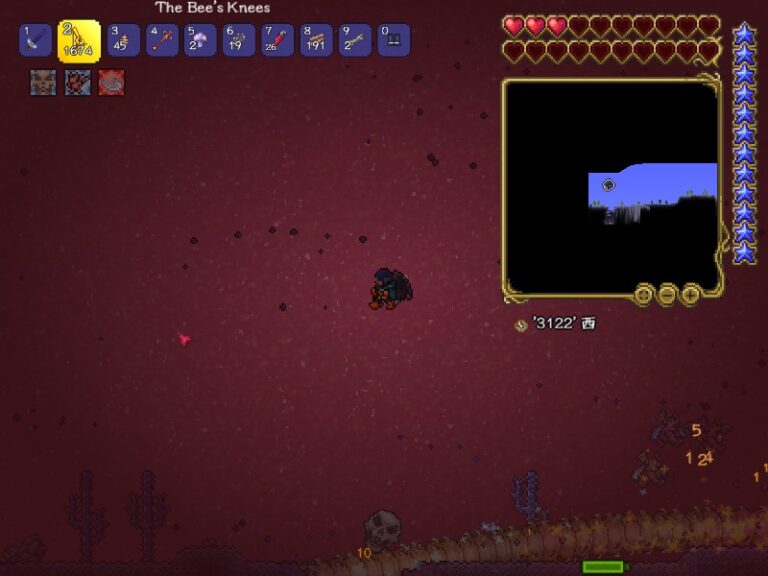The image size is (768, 576).
Task: Reset minimap zoom with the leftmost round button
Action: [x=644, y=294]
